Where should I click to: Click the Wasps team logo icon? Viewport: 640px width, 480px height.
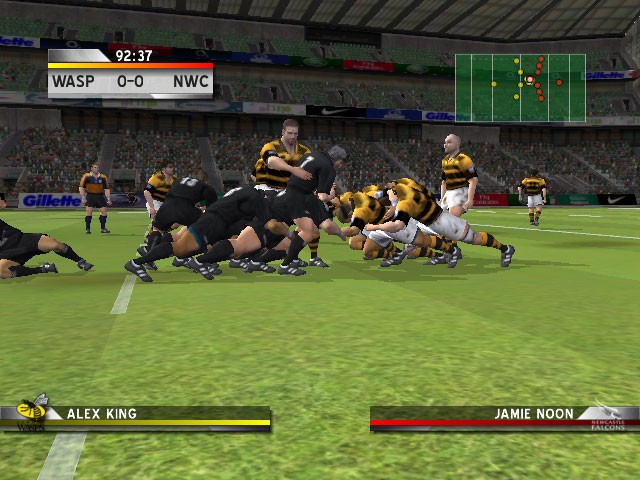click(x=32, y=411)
